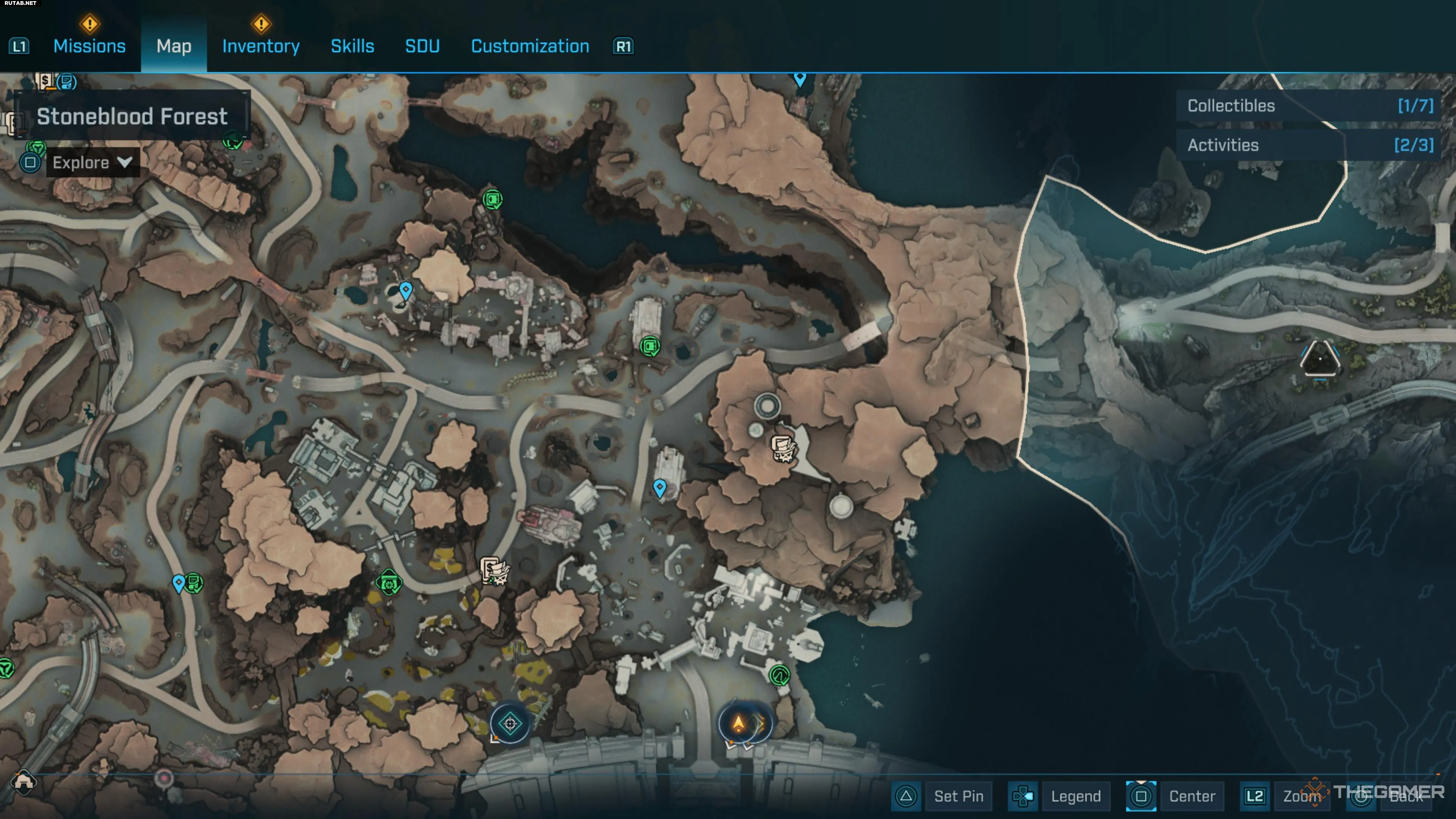Select the crosshair waypoint marker
The image size is (1456, 819).
pyautogui.click(x=510, y=723)
